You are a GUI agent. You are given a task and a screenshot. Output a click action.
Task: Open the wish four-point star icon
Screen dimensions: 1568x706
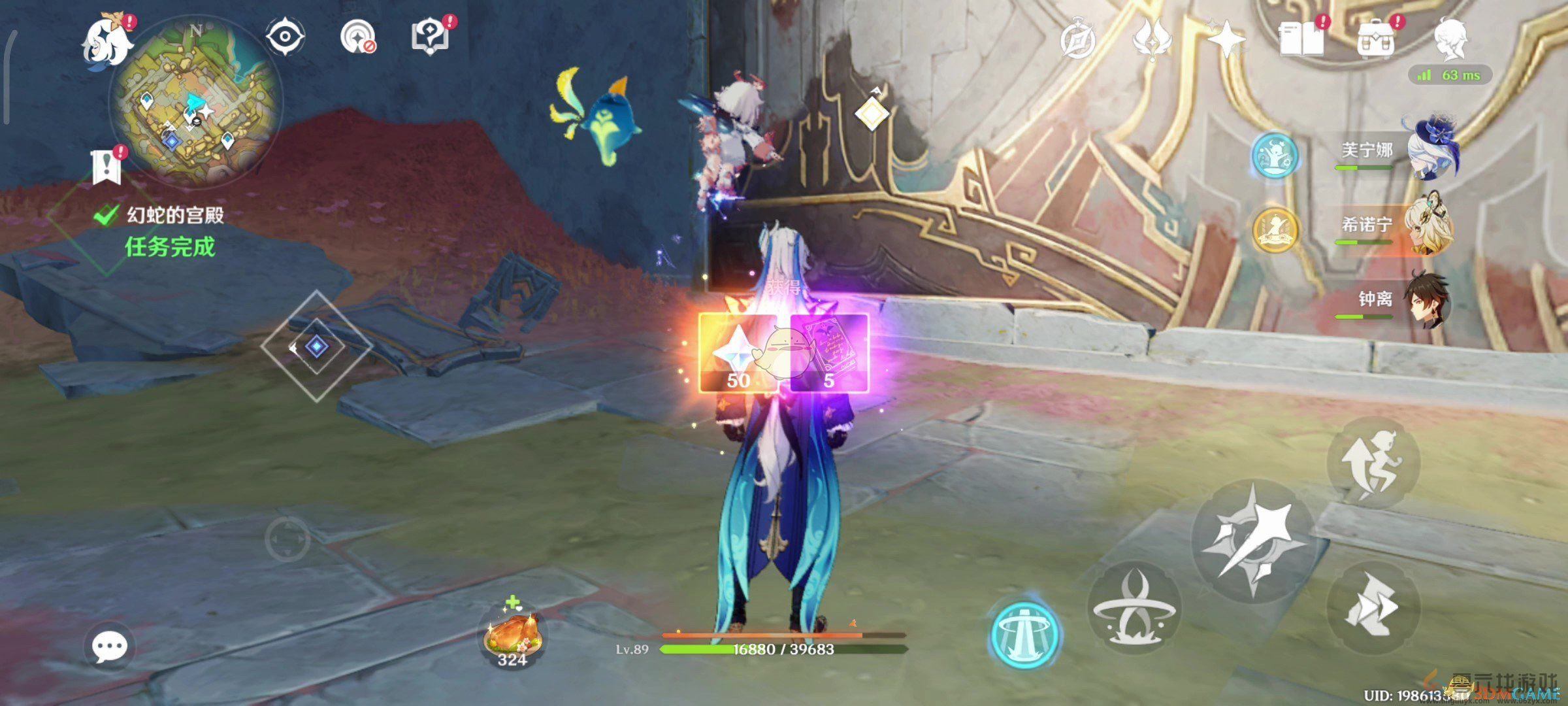tap(1226, 39)
